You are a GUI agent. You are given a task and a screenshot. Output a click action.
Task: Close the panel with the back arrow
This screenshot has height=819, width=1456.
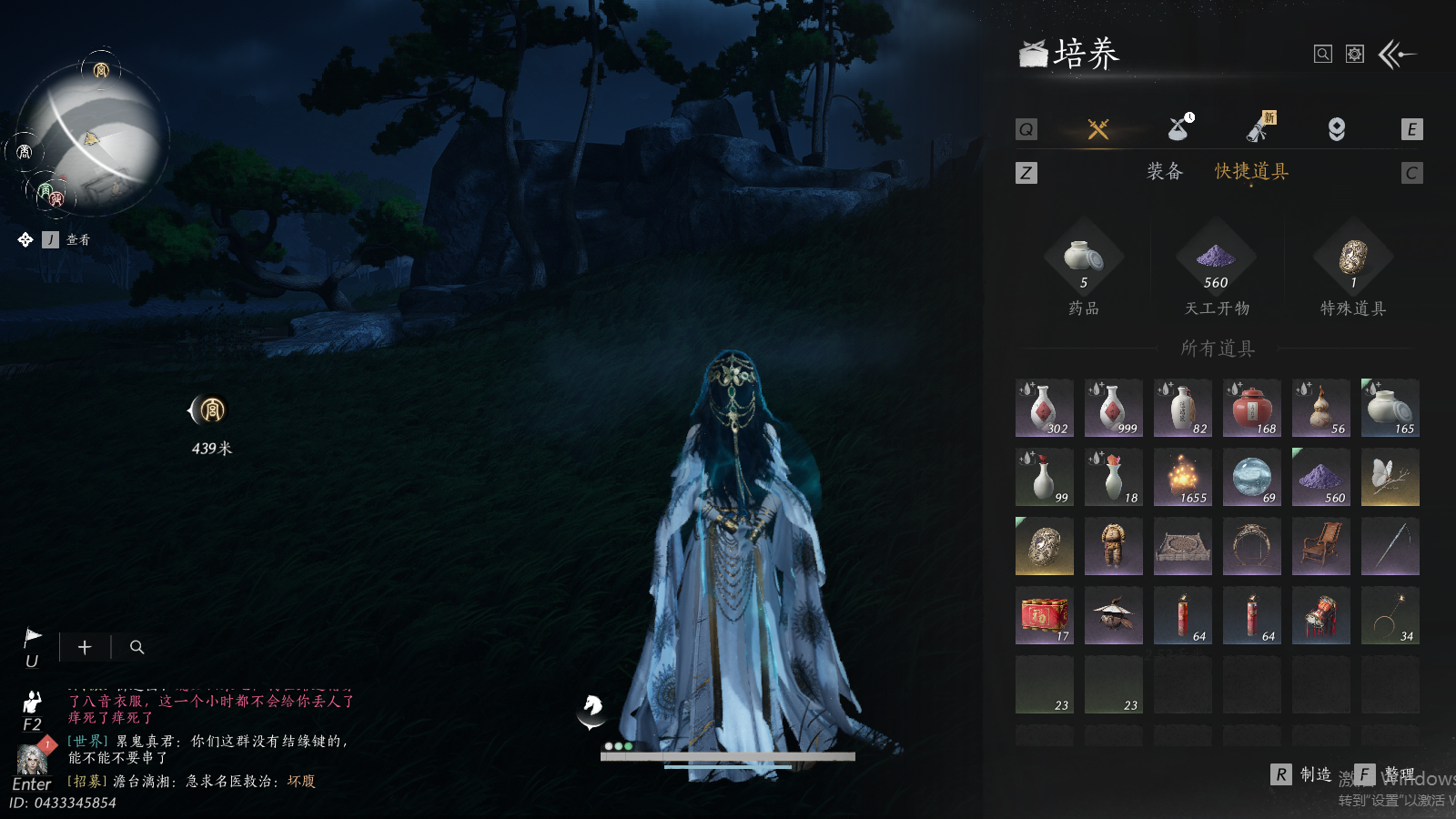click(x=1397, y=55)
